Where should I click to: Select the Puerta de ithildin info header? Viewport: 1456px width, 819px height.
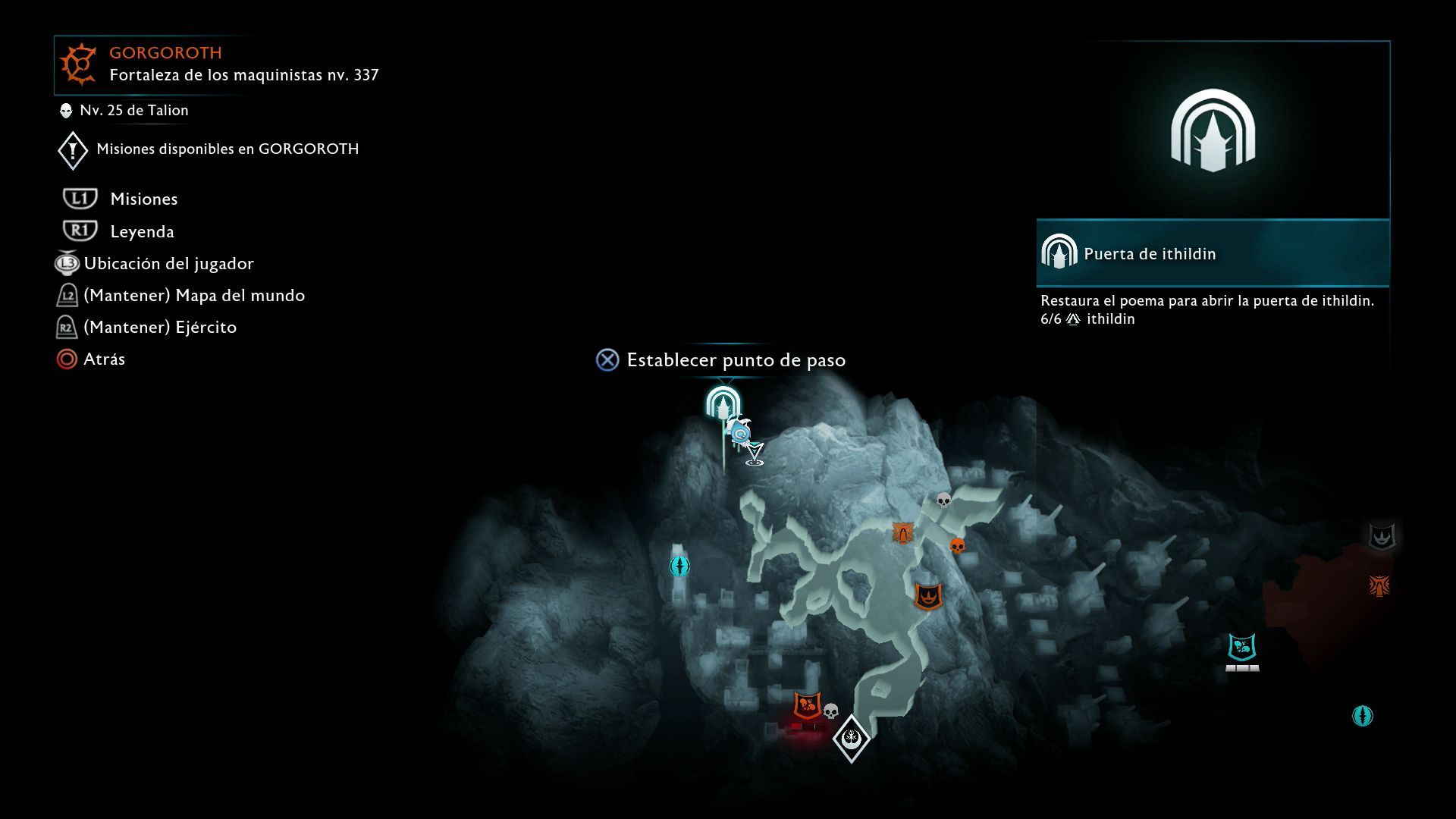1212,254
